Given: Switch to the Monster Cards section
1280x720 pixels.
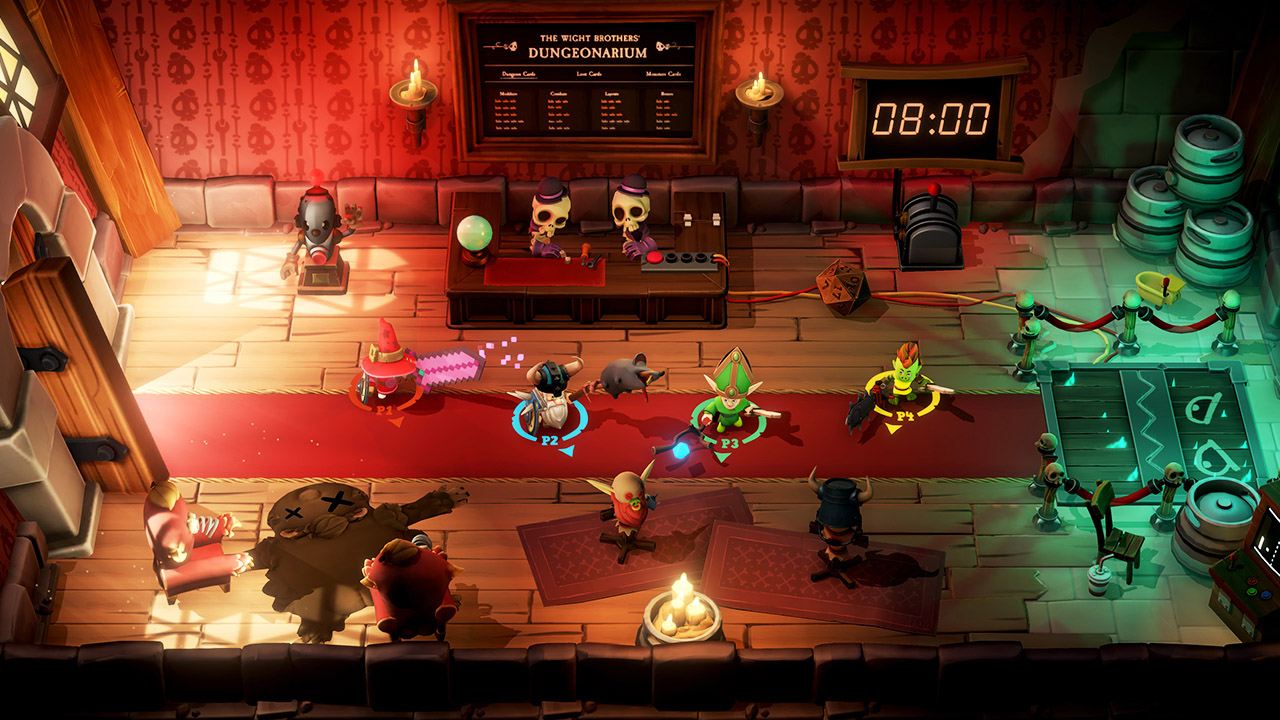Looking at the screenshot, I should 663,74.
